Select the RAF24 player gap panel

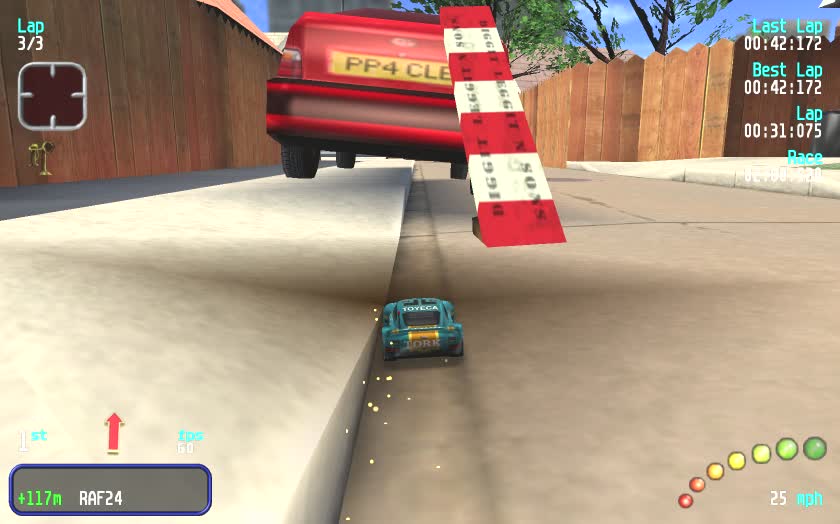[x=110, y=490]
